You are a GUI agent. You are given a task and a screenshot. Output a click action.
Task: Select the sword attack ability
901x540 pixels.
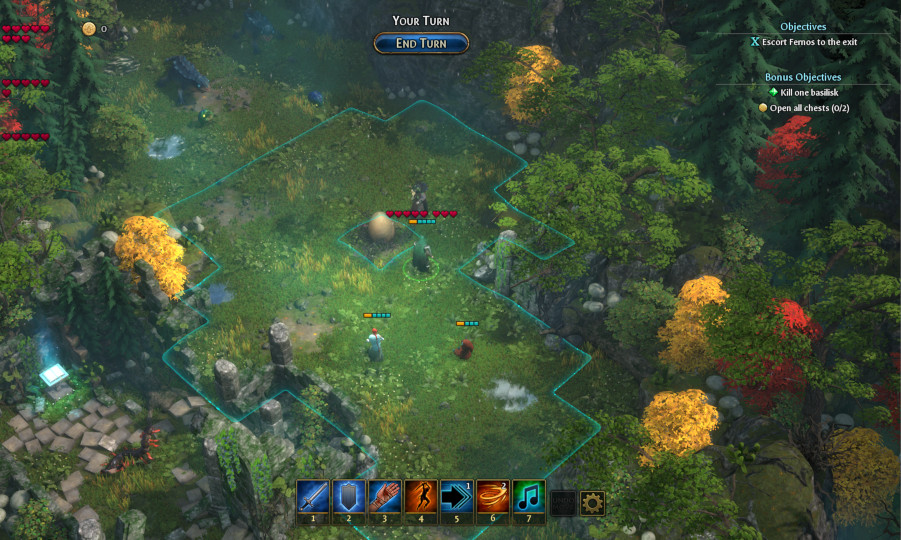pos(313,497)
